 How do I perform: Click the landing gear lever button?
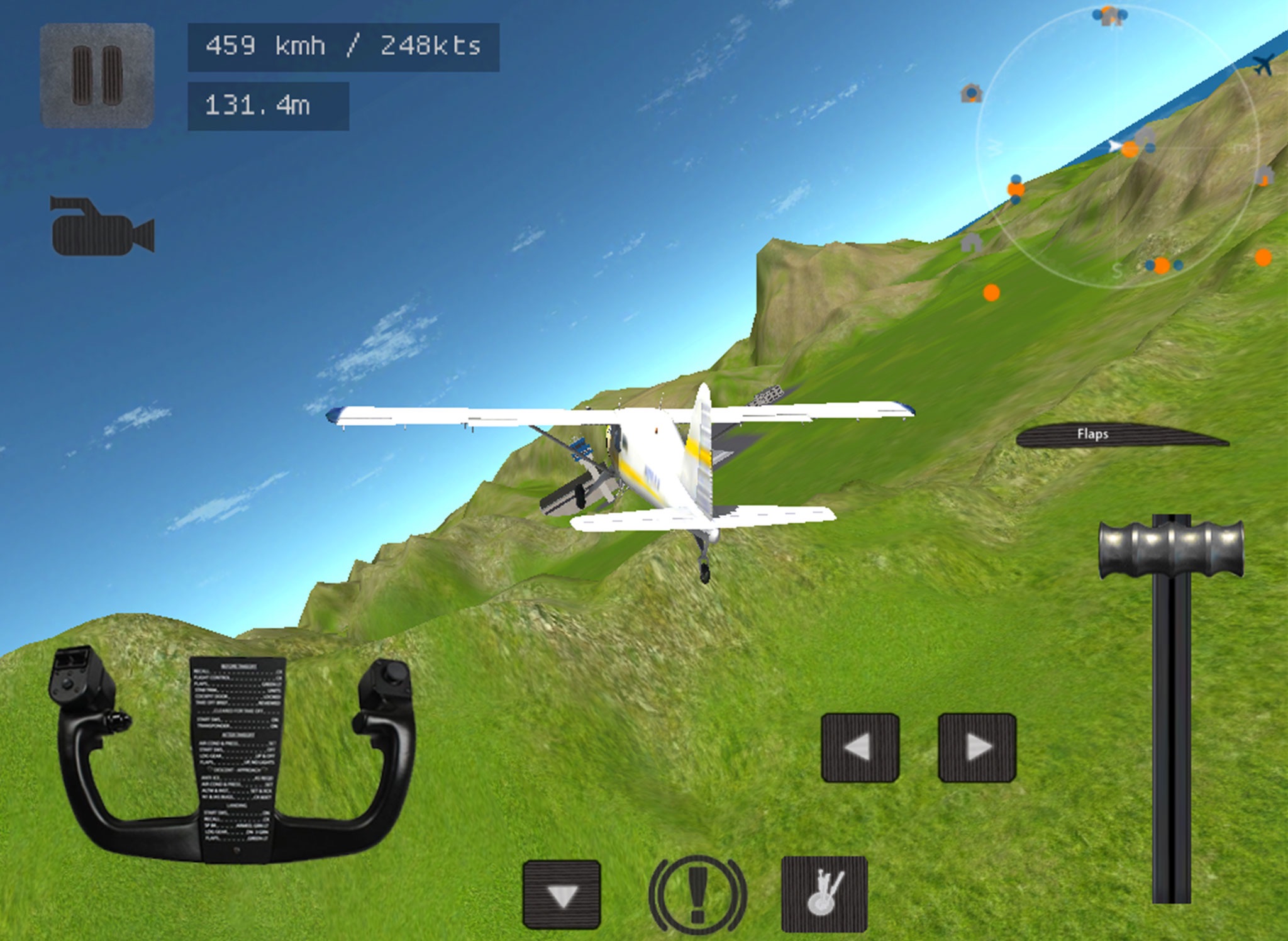824,894
